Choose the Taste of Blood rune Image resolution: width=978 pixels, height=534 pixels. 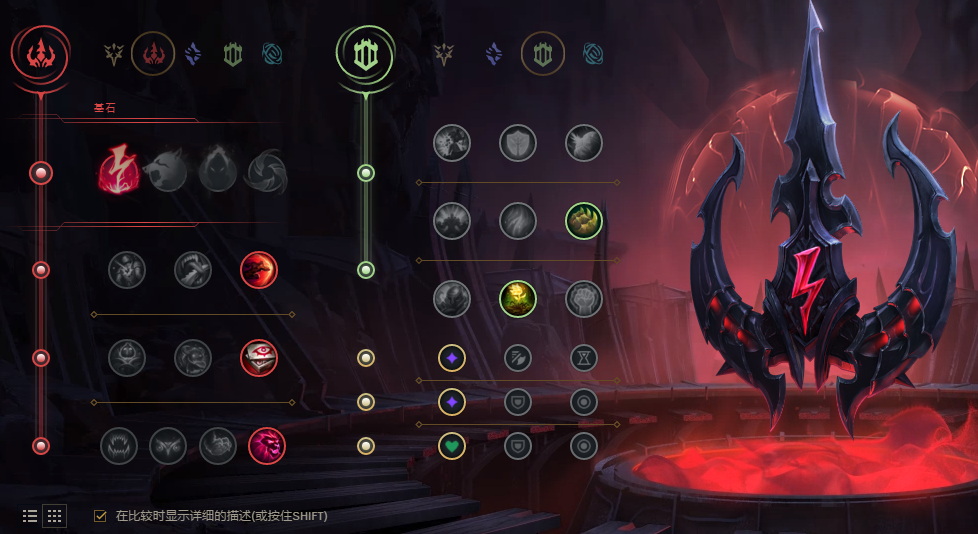click(x=193, y=269)
